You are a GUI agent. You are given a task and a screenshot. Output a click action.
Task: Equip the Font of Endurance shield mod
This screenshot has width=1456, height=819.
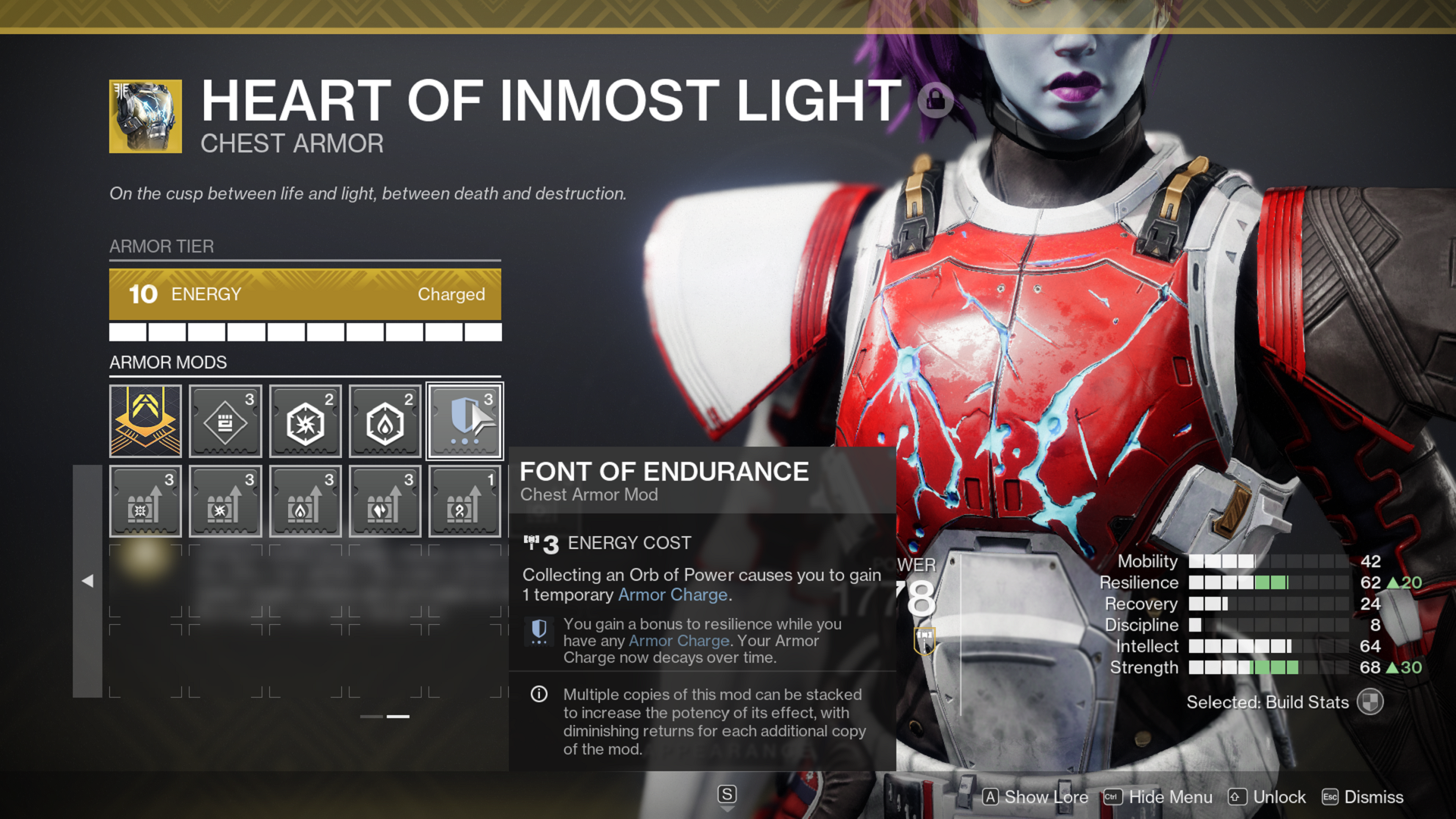(x=465, y=421)
